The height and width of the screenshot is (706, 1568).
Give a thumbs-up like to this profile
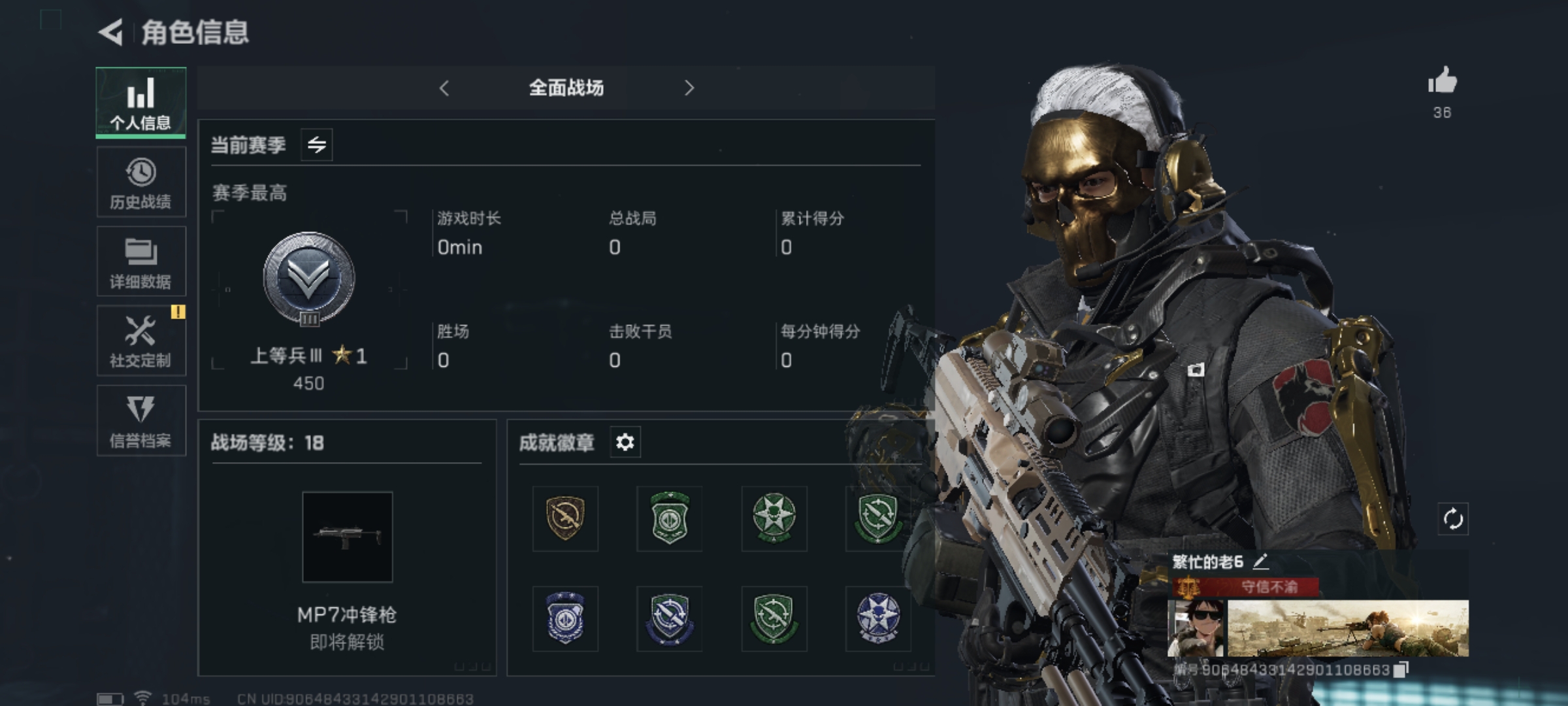[x=1442, y=82]
